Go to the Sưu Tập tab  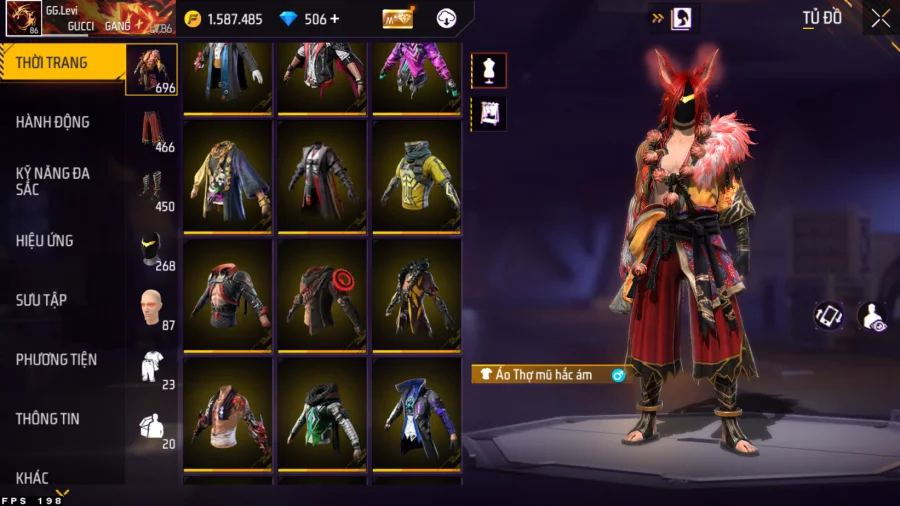point(41,300)
